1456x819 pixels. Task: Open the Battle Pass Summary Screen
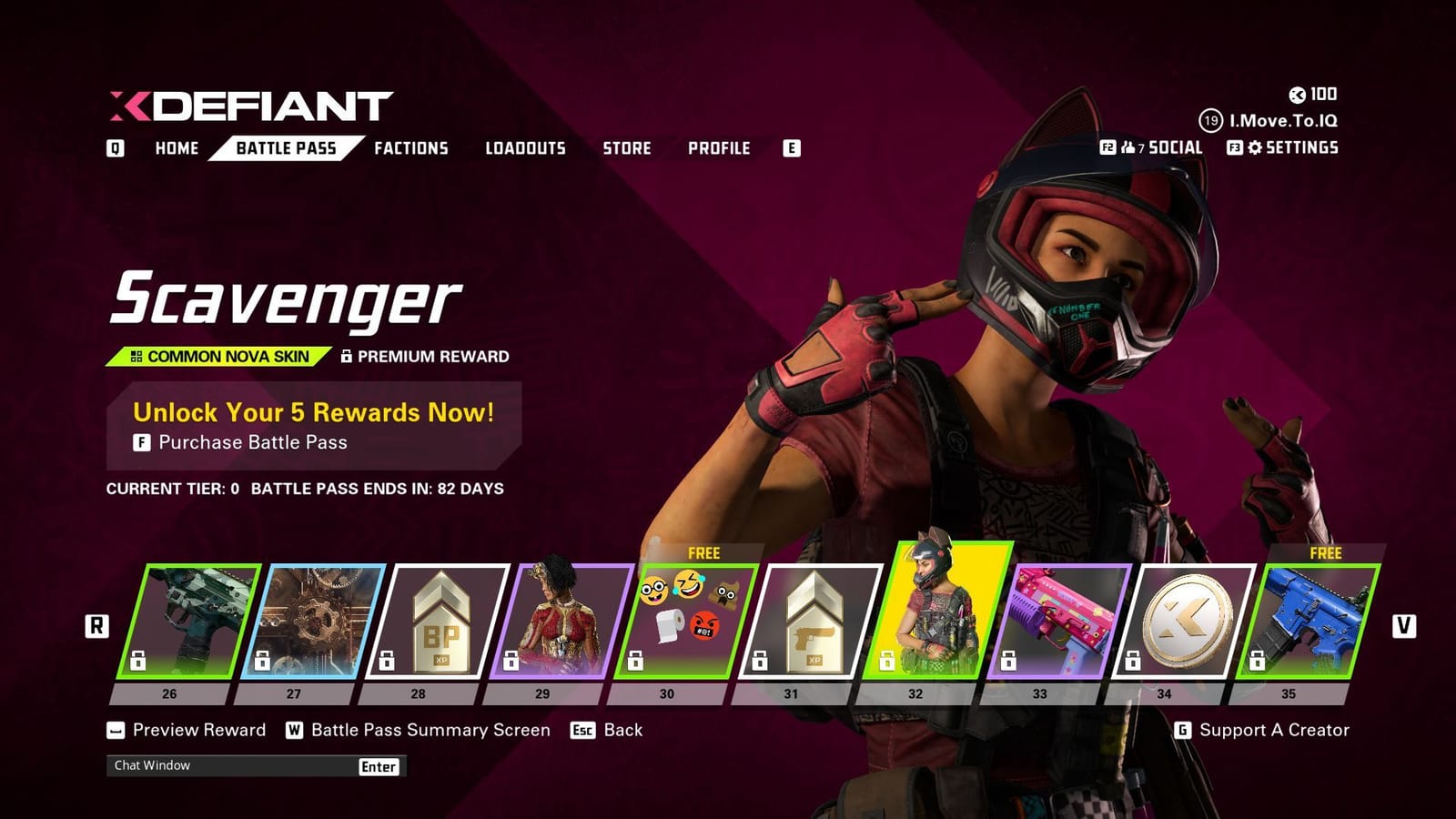428,730
